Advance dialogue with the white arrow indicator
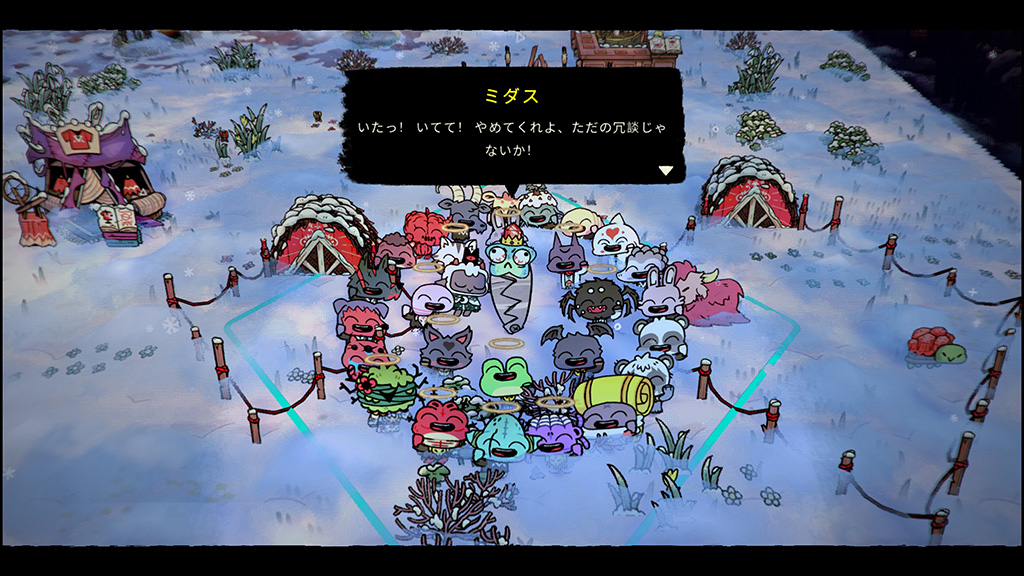Viewport: 1024px width, 576px height. click(665, 170)
